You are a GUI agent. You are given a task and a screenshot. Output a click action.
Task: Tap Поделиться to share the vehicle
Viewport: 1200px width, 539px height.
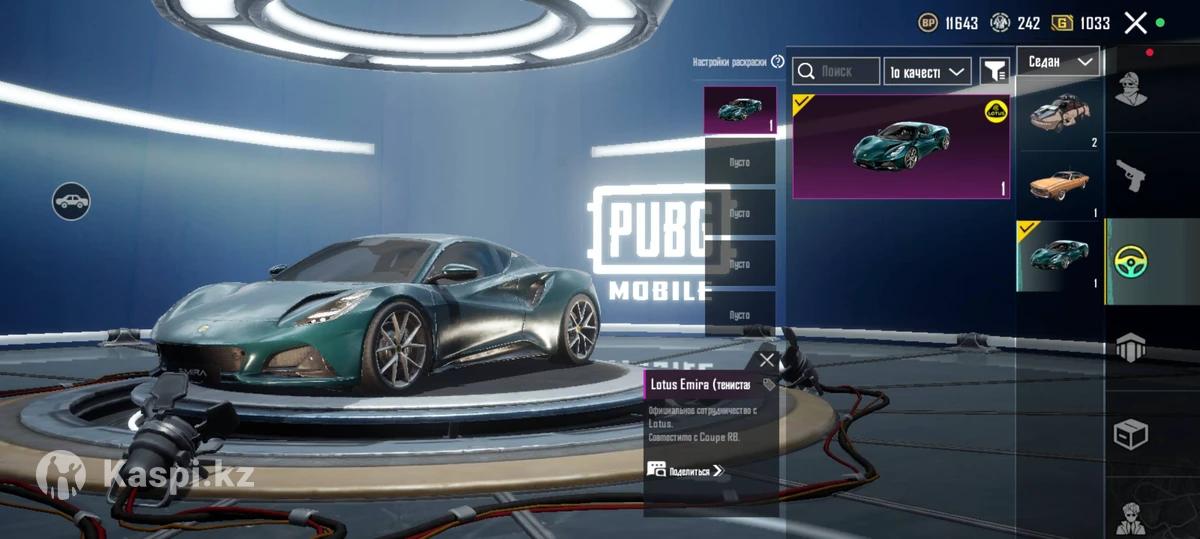[686, 470]
